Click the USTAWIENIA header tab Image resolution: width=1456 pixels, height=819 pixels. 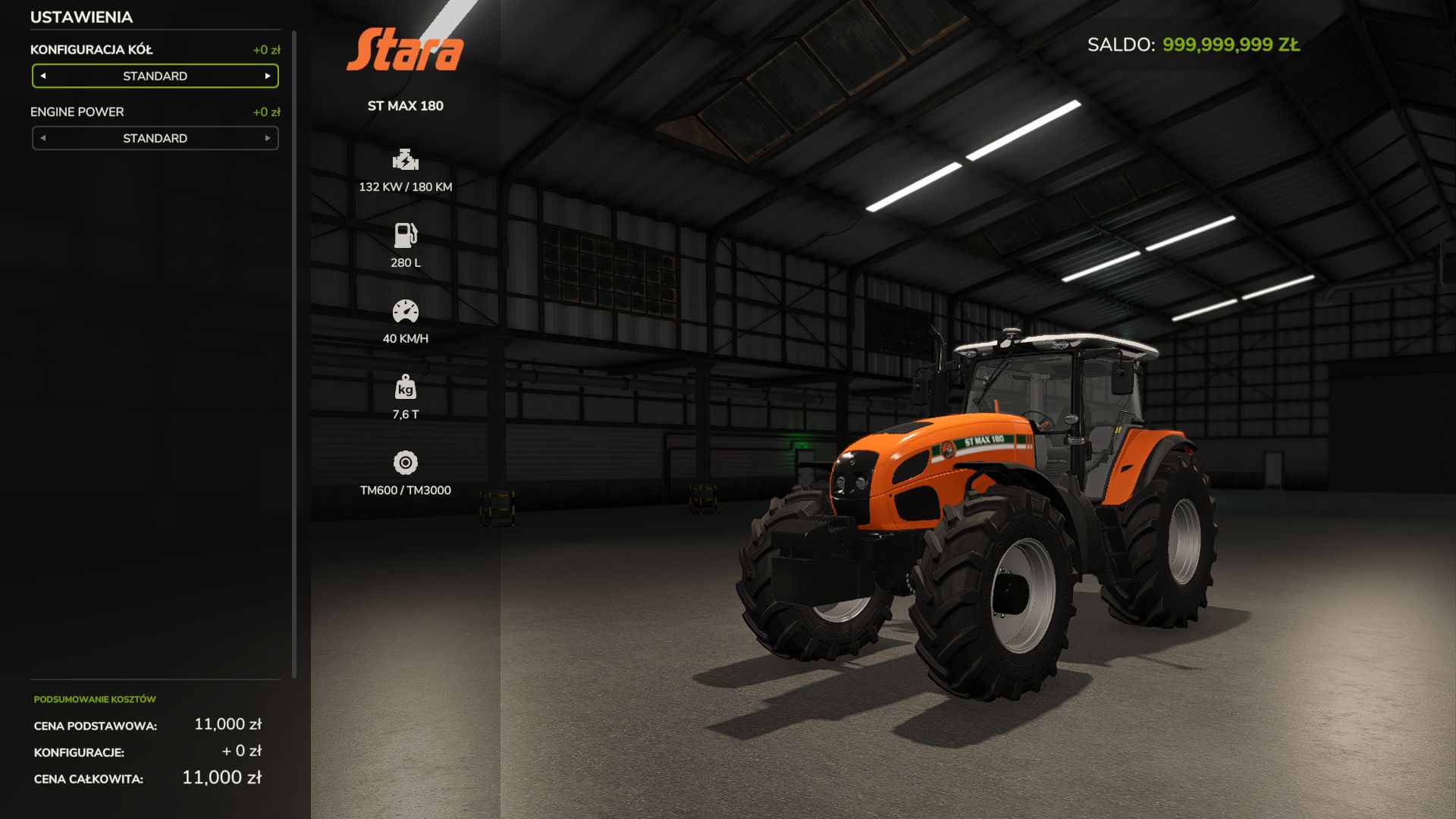(x=80, y=17)
